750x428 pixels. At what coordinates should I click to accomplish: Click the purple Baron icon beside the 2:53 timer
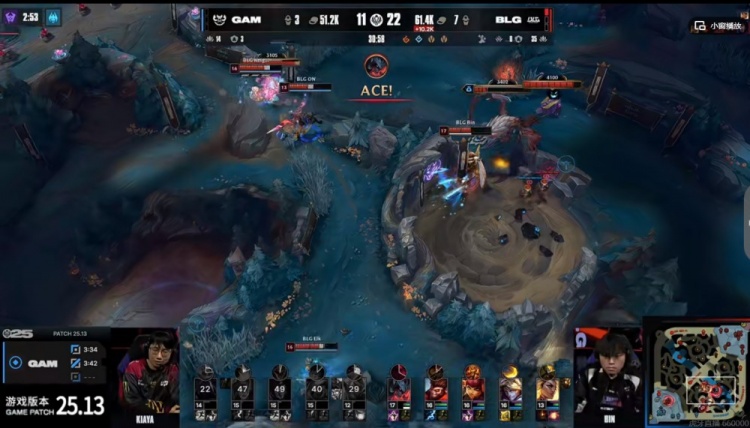pos(9,17)
